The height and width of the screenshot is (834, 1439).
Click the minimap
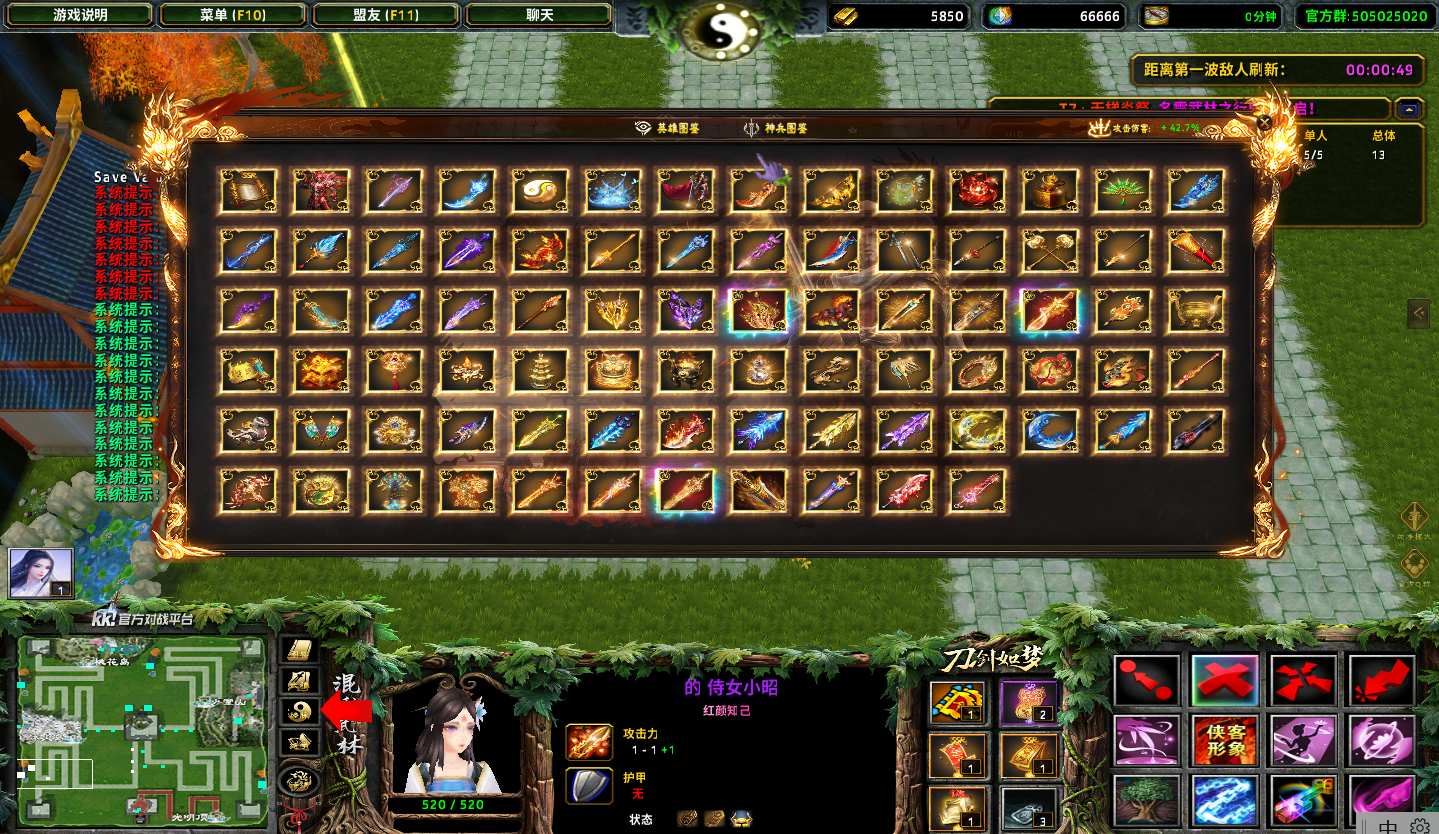pos(142,727)
